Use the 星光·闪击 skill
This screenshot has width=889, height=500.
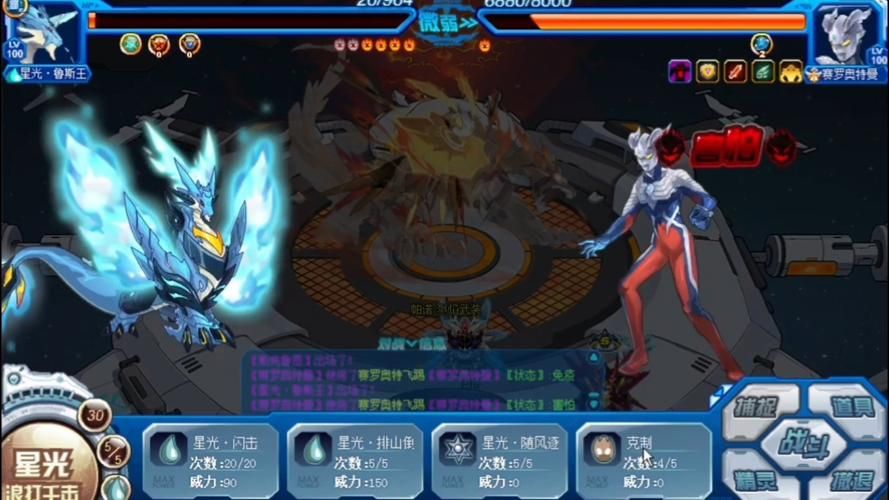click(209, 457)
